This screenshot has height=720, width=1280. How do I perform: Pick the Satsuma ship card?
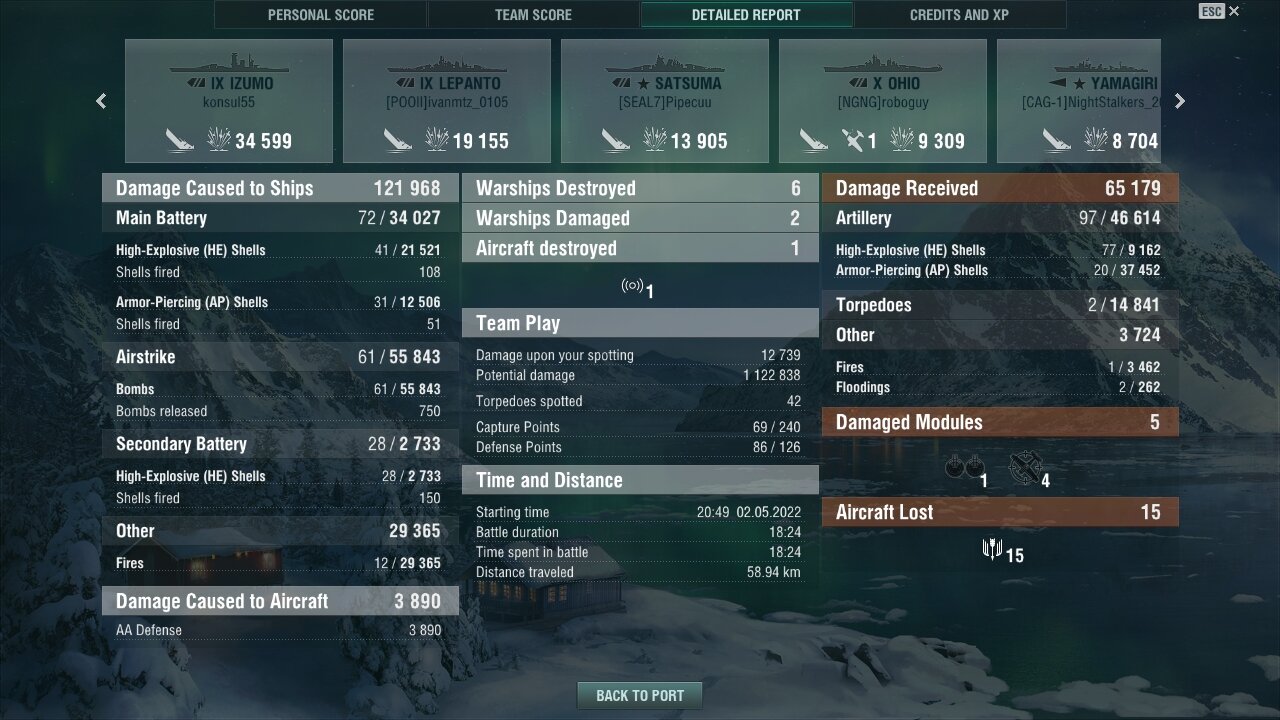[665, 101]
